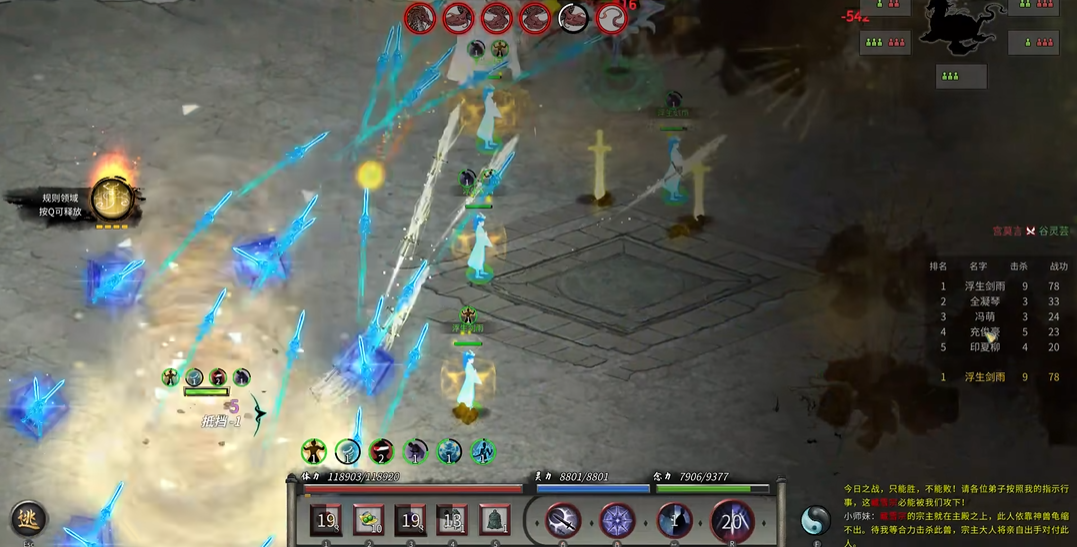This screenshot has width=1077, height=547.
Task: Activate the flaming 规则领域 domain orb
Action: 113,197
